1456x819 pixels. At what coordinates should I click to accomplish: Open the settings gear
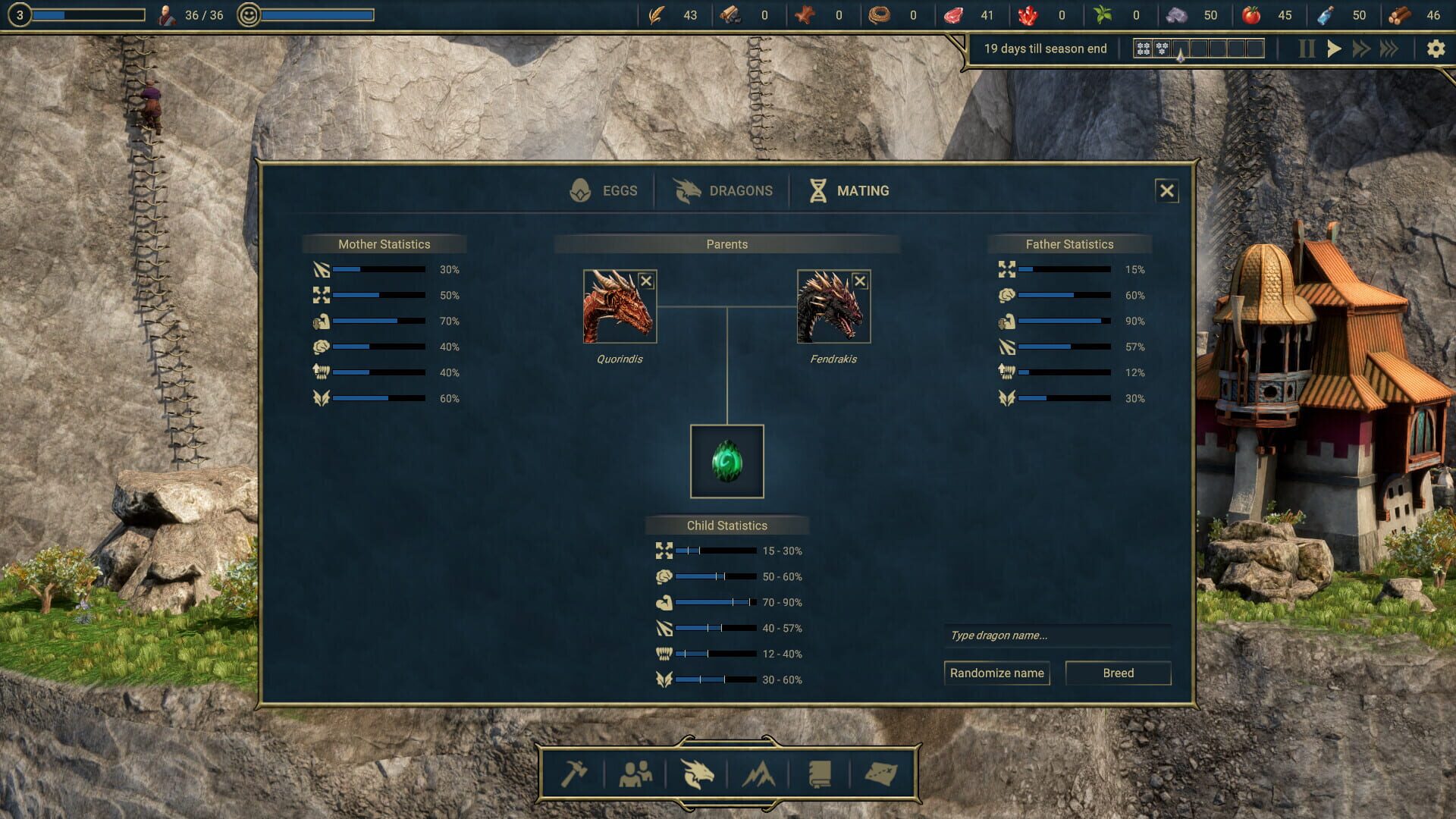1437,48
